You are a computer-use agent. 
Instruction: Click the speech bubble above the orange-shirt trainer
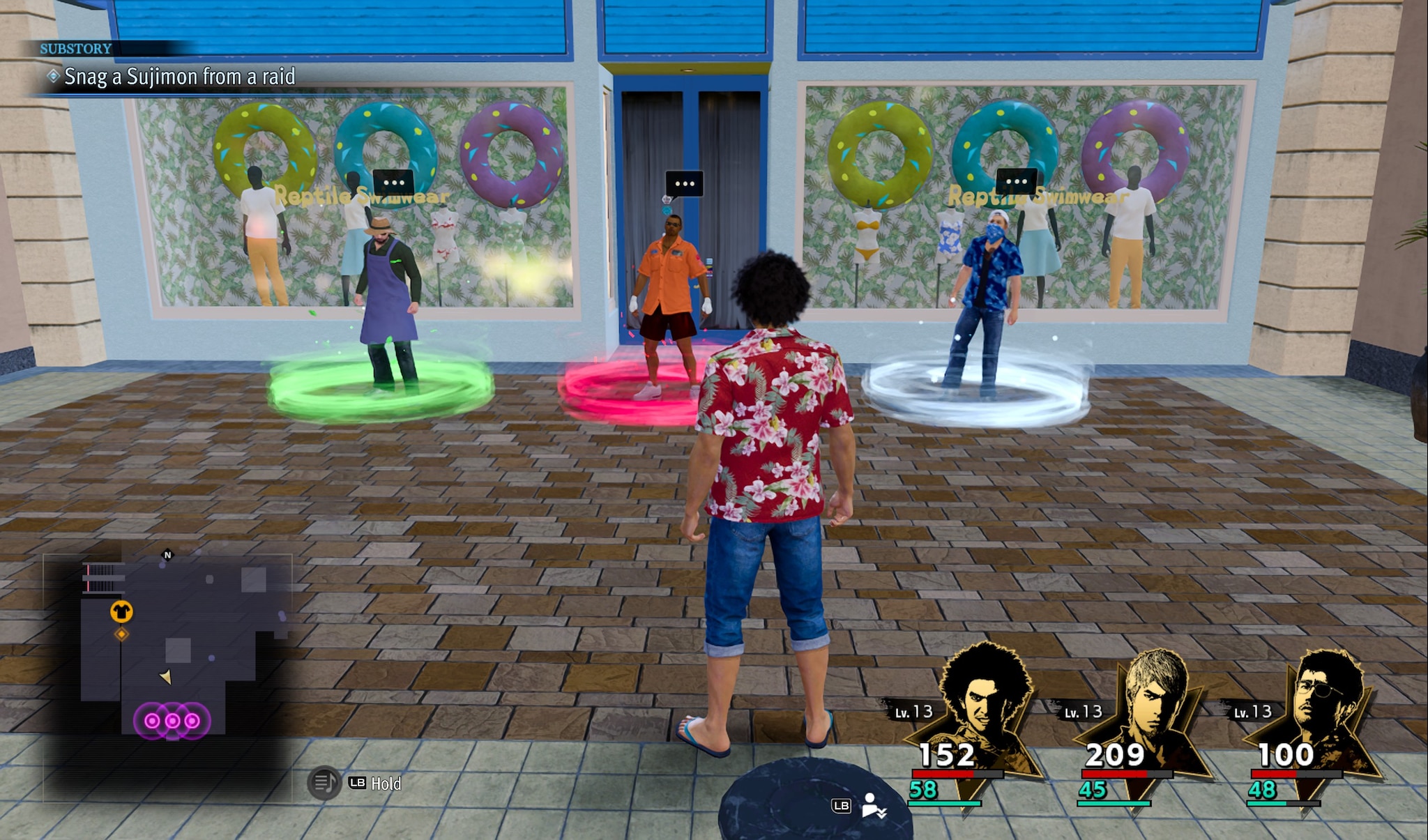point(684,184)
